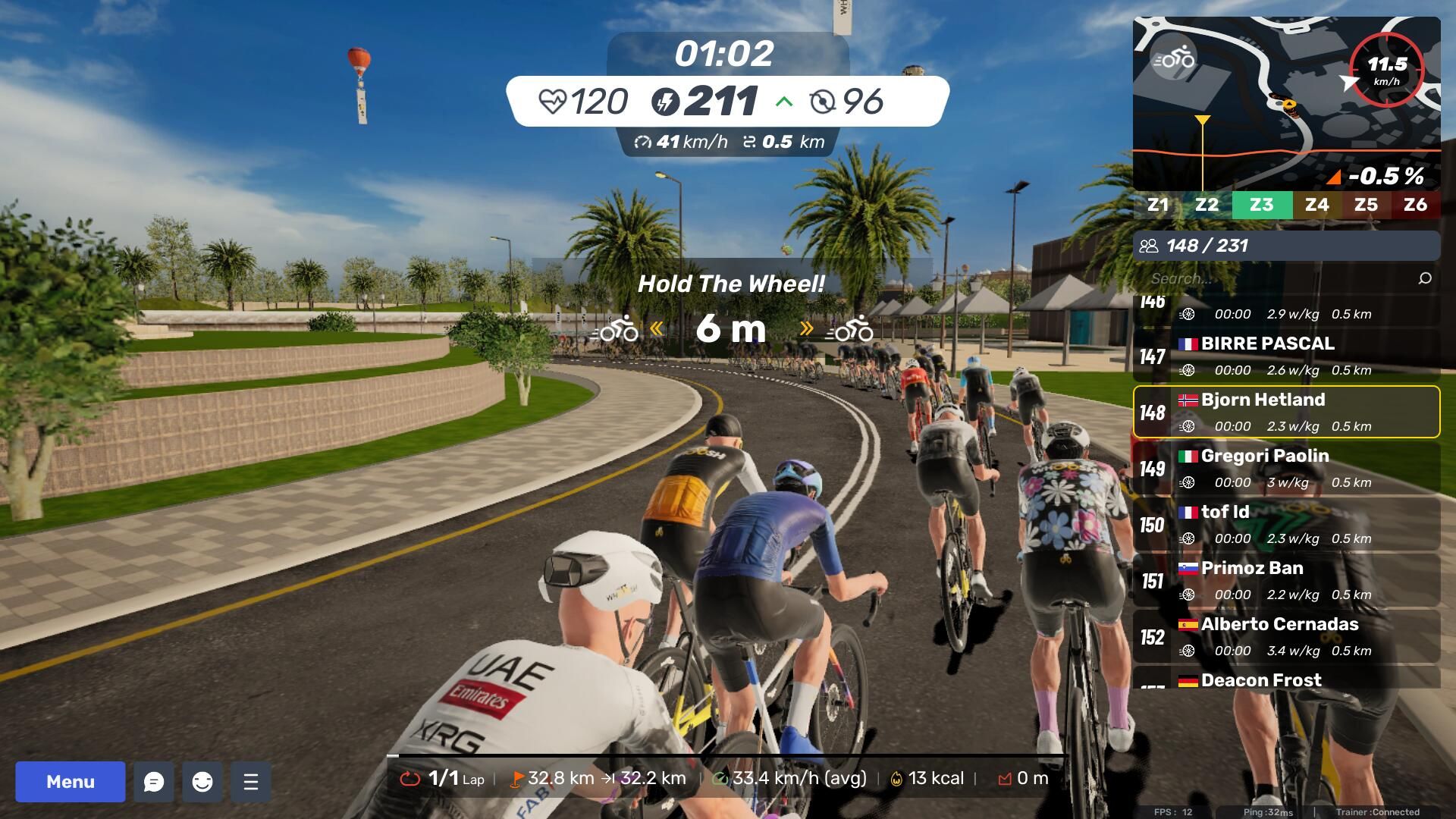Viewport: 1456px width, 819px height.
Task: Choose Alberto Cernadas in the list
Action: [x=1286, y=636]
